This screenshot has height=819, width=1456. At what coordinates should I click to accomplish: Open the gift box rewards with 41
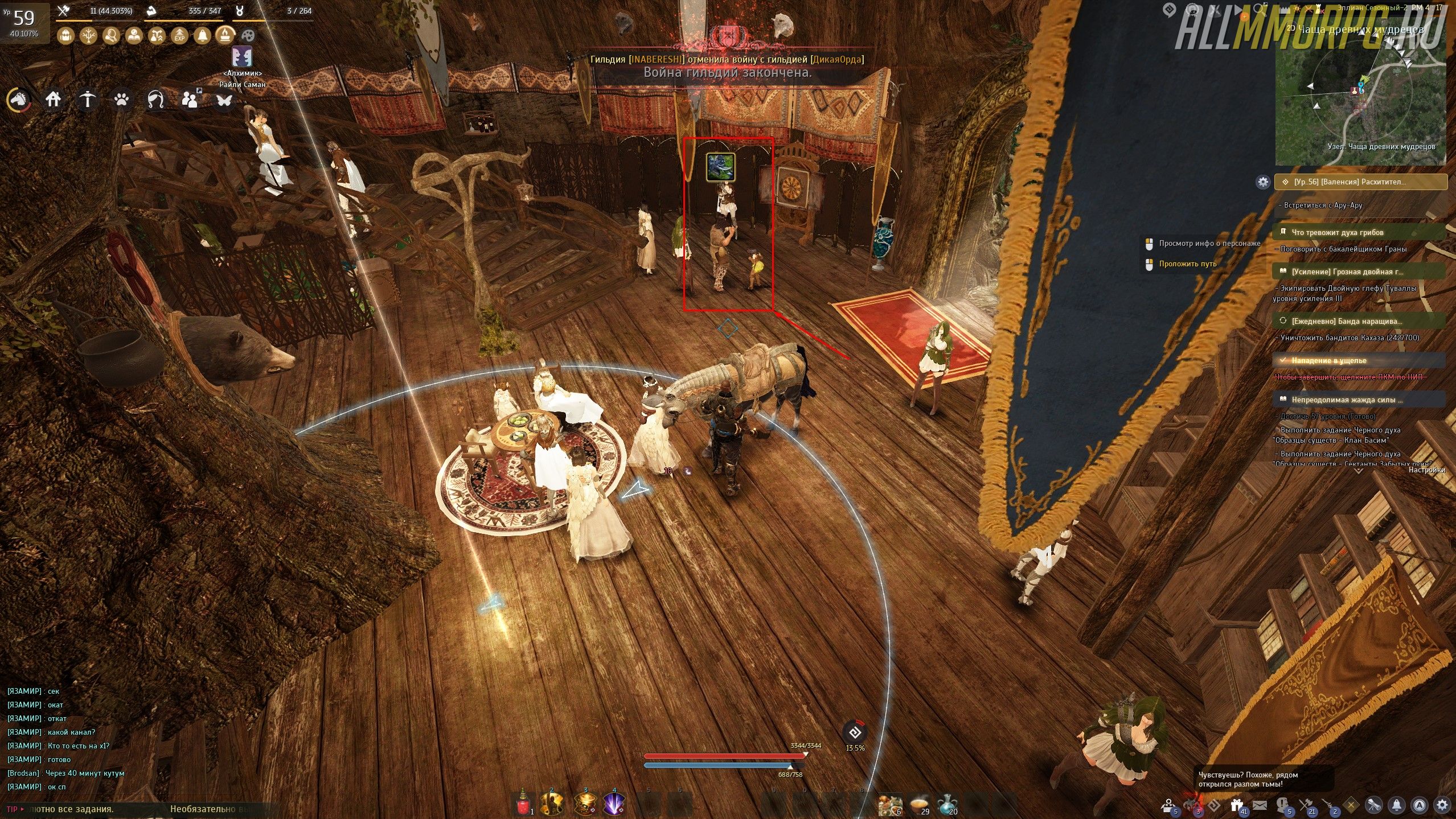pyautogui.click(x=1236, y=805)
